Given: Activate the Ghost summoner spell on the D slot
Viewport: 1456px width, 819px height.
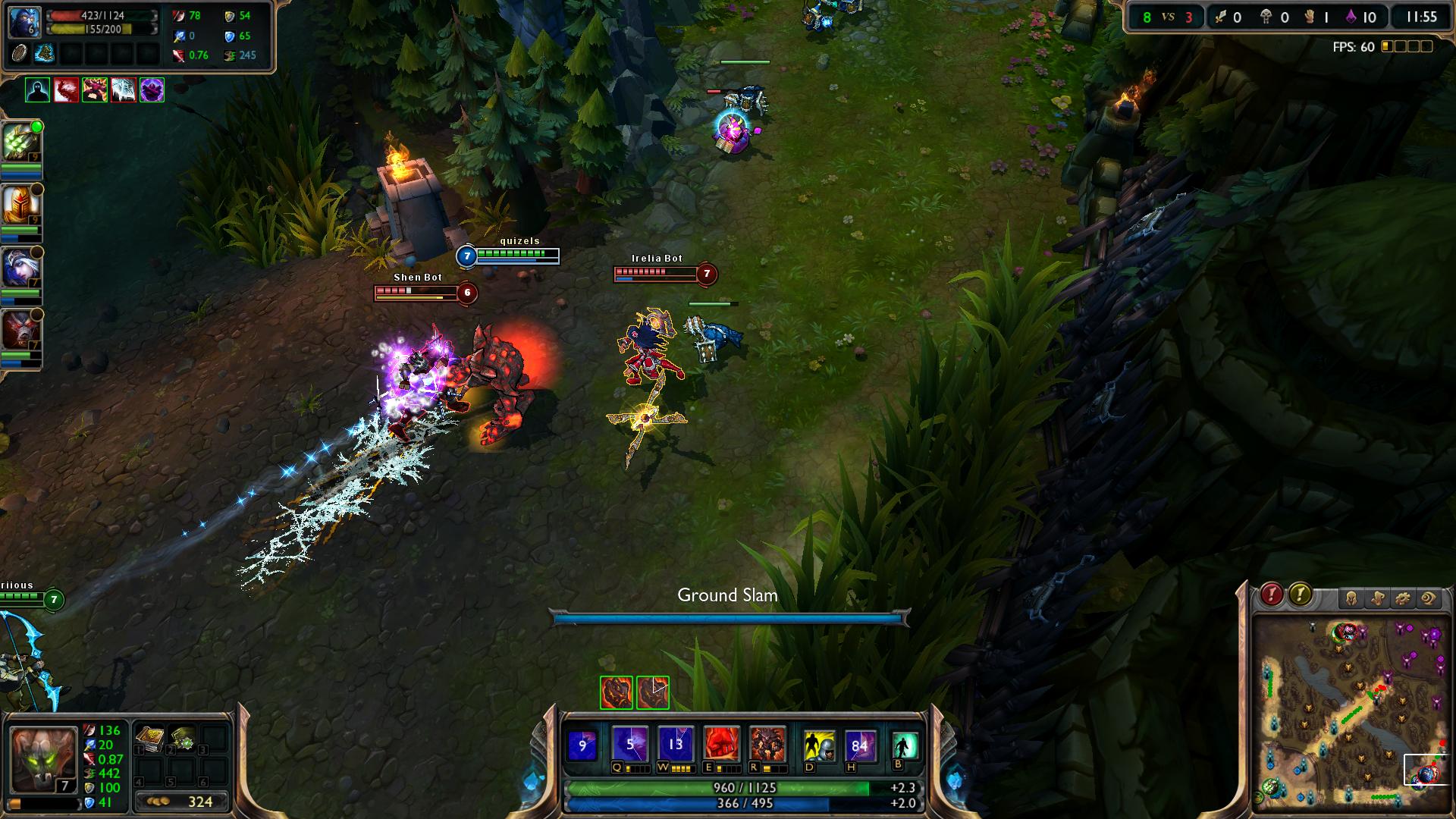Looking at the screenshot, I should point(818,745).
